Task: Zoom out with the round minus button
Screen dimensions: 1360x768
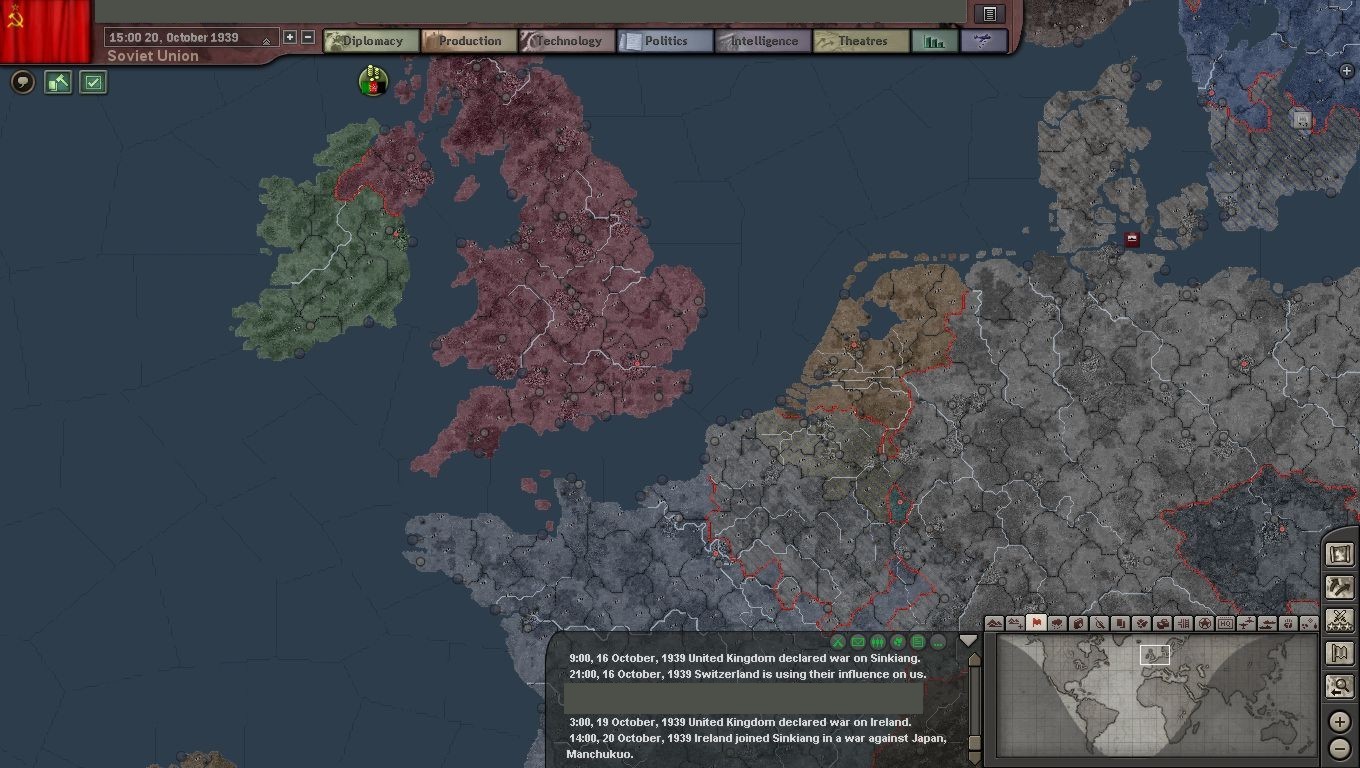Action: (x=1340, y=748)
